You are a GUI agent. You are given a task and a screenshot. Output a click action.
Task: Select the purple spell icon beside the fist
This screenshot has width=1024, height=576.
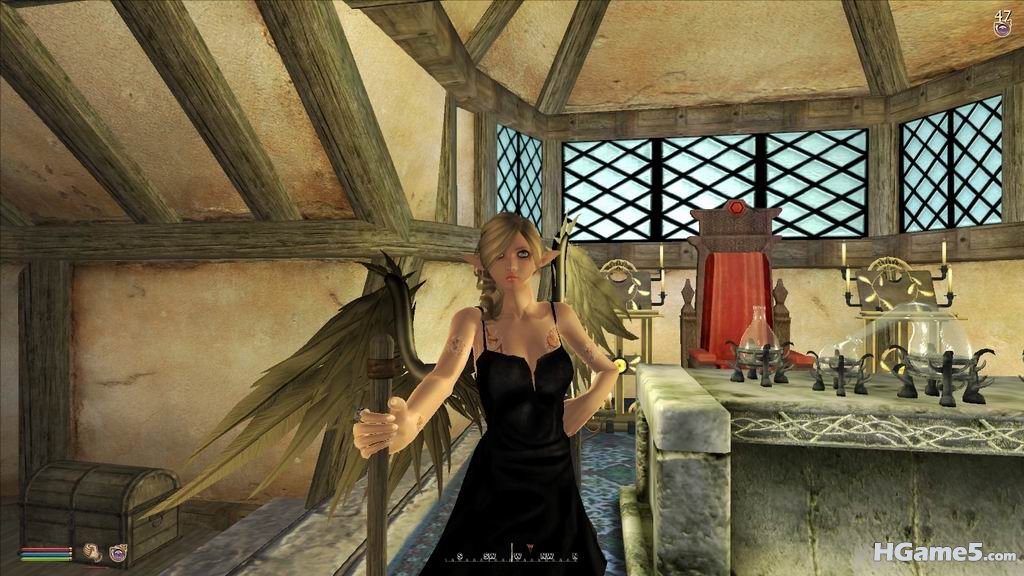[x=118, y=551]
